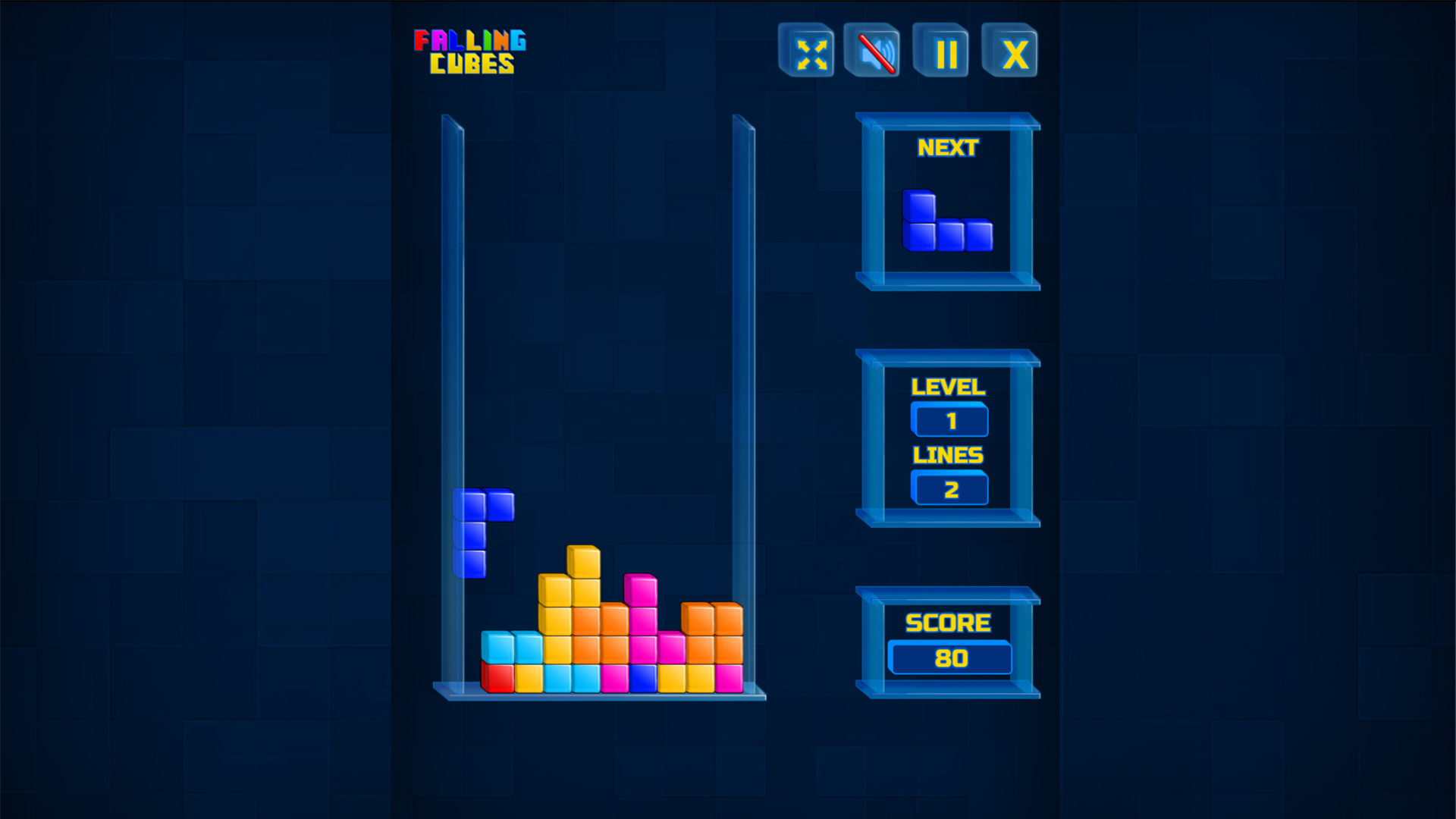Click the Lines counter showing 2

point(950,489)
